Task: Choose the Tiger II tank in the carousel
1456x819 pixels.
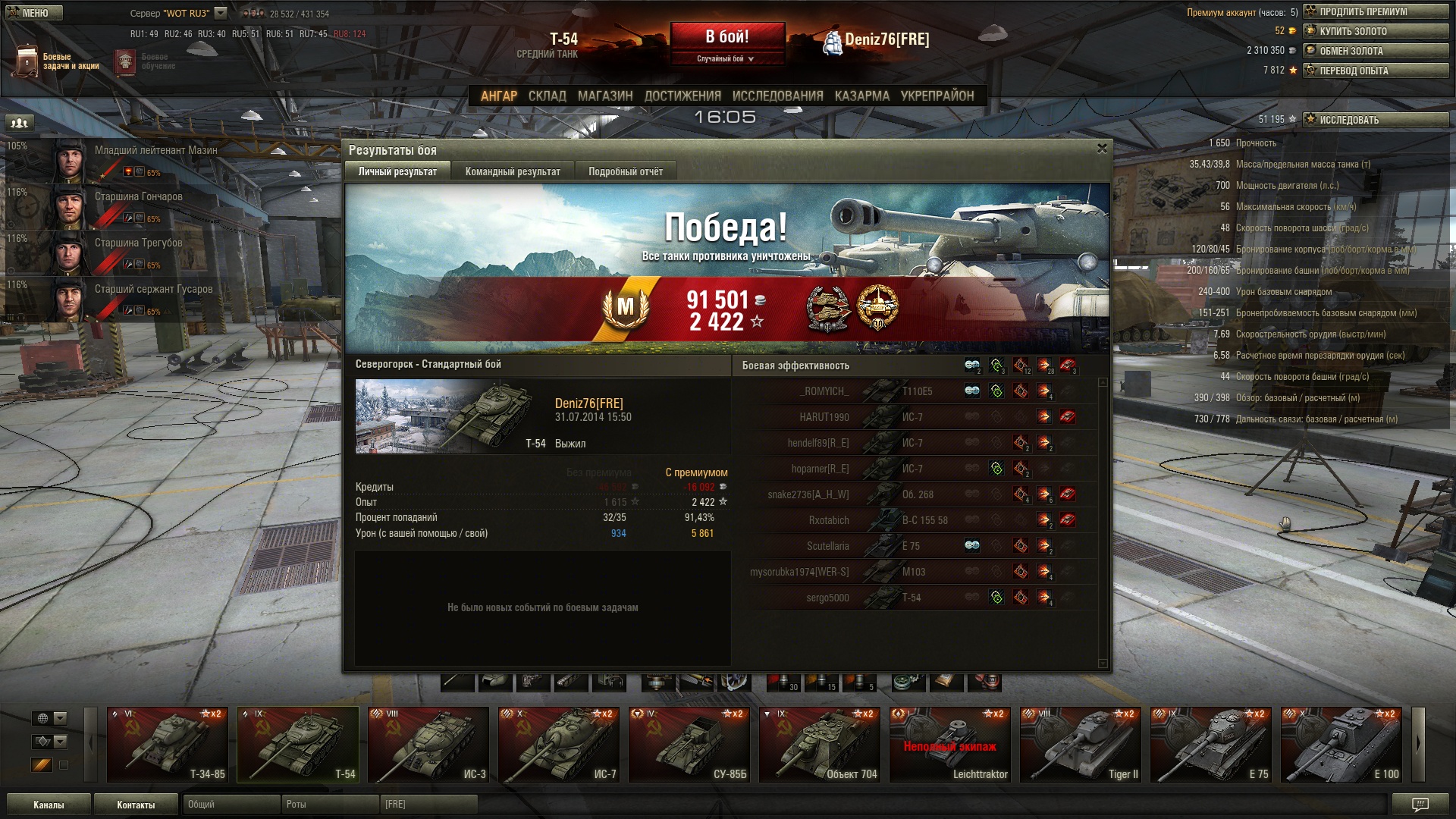Action: tap(1081, 744)
